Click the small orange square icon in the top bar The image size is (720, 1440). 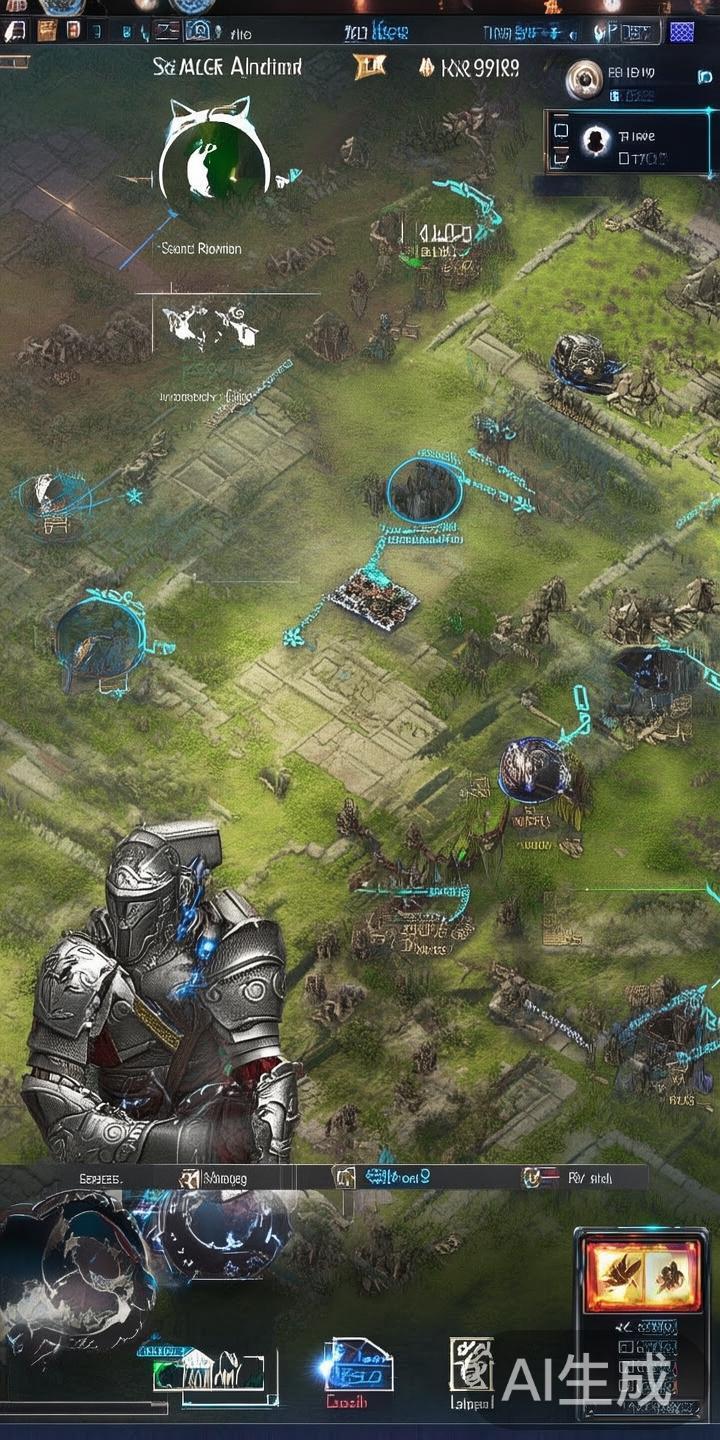tap(46, 31)
